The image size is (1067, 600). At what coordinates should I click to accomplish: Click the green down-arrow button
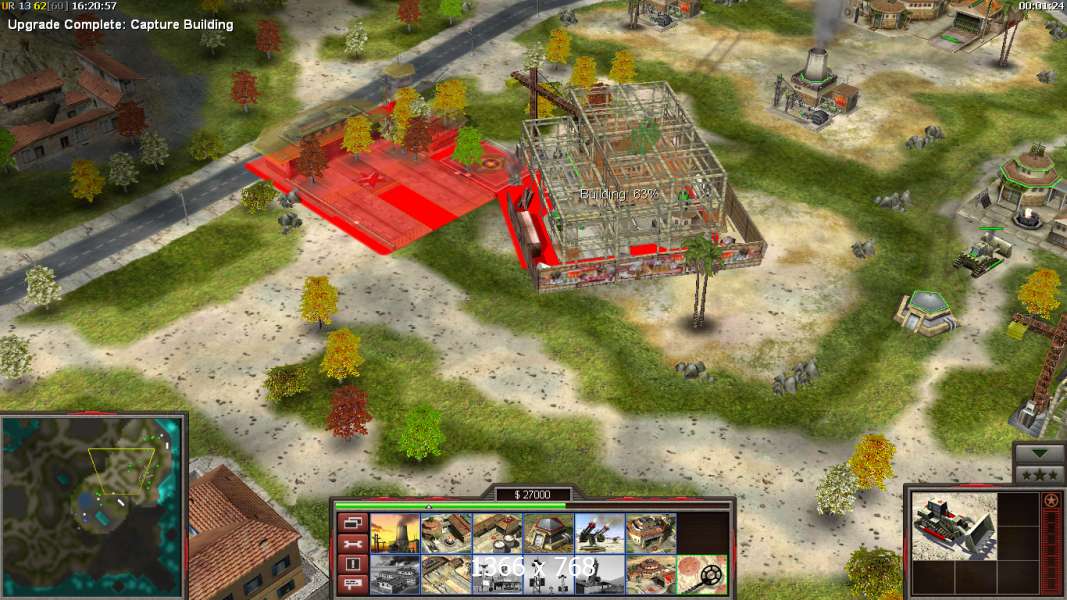point(1039,452)
